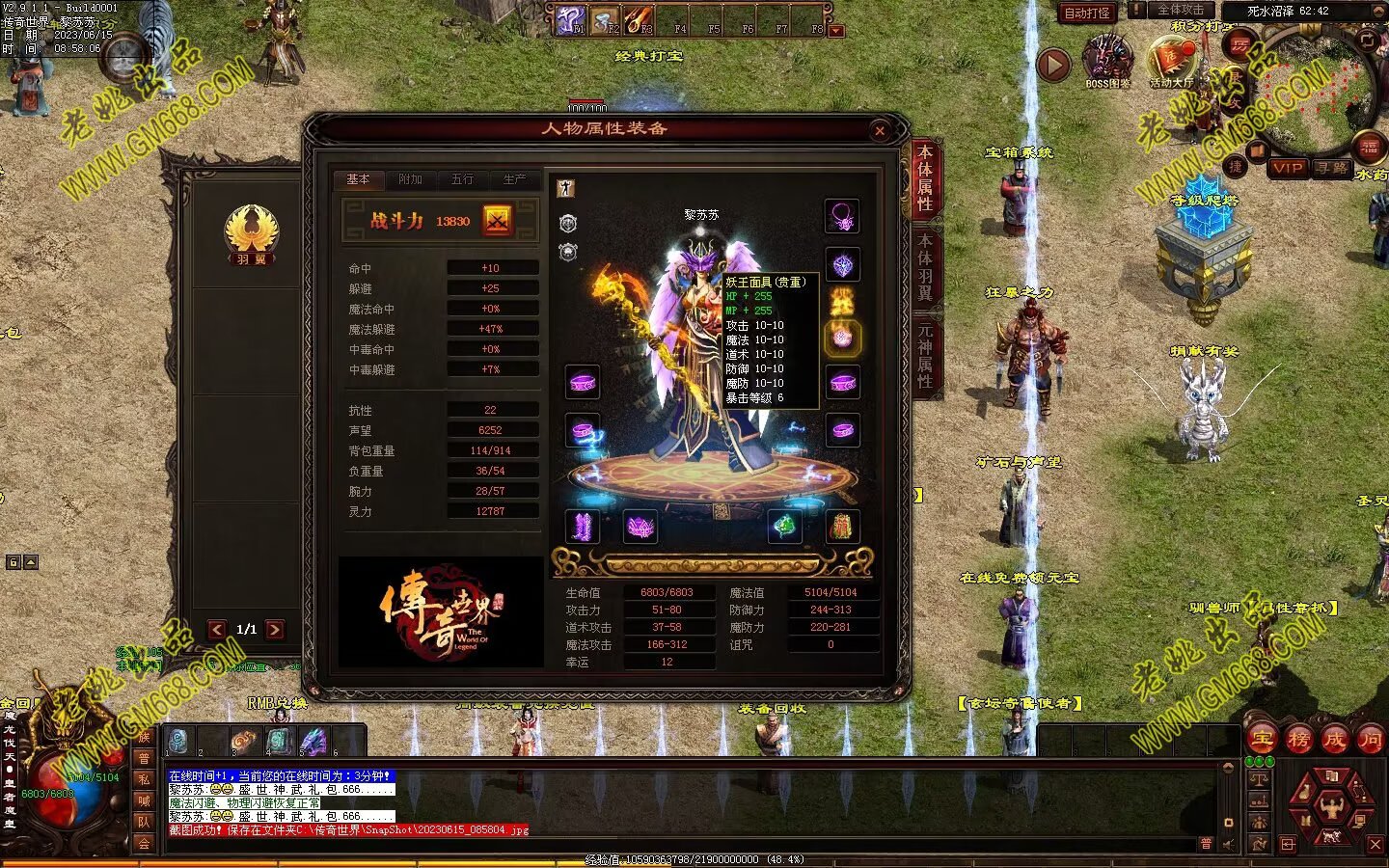Open the 宝 treasure shop button

1262,740
